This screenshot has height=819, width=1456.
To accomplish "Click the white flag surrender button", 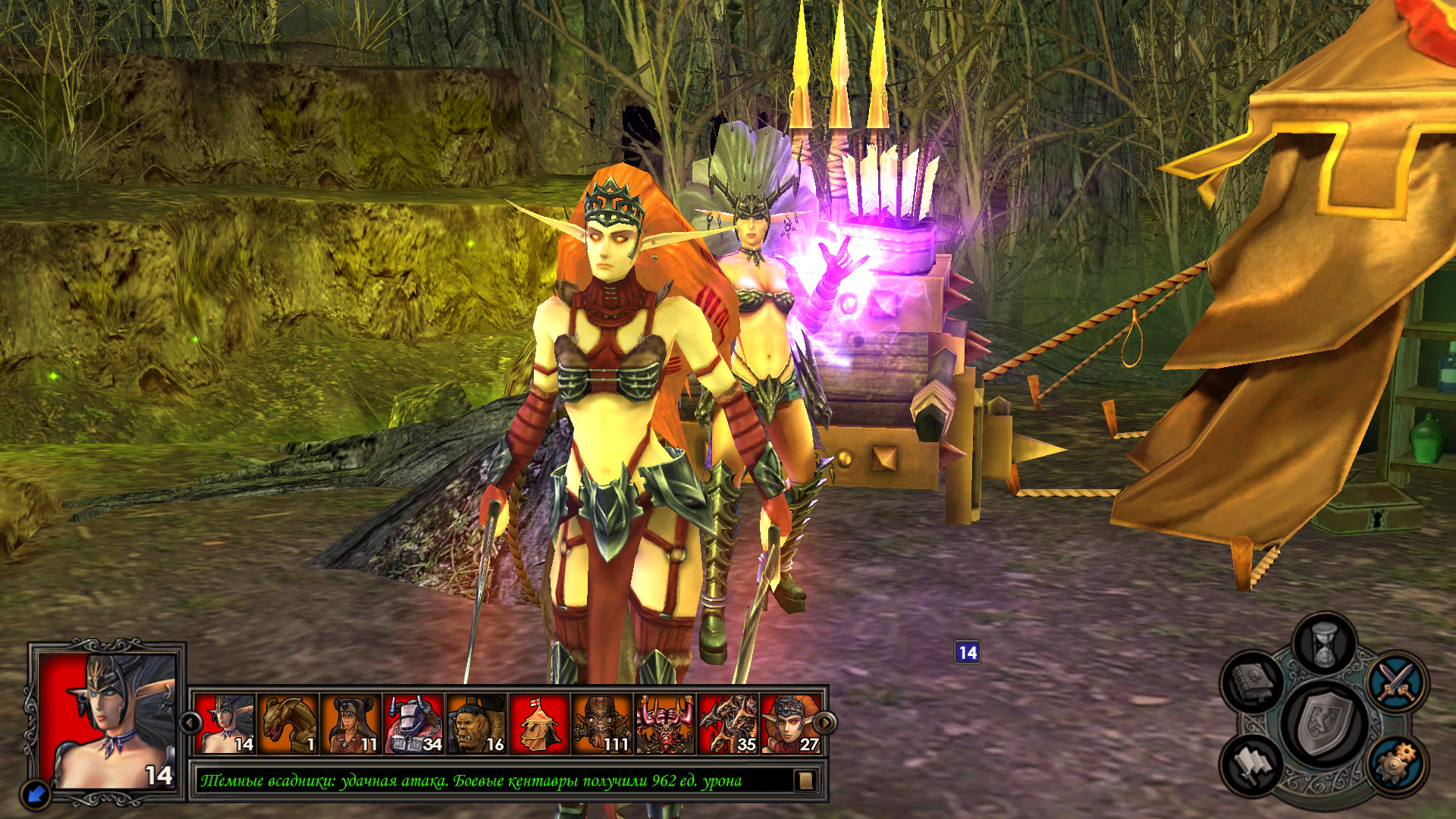I will (1252, 764).
